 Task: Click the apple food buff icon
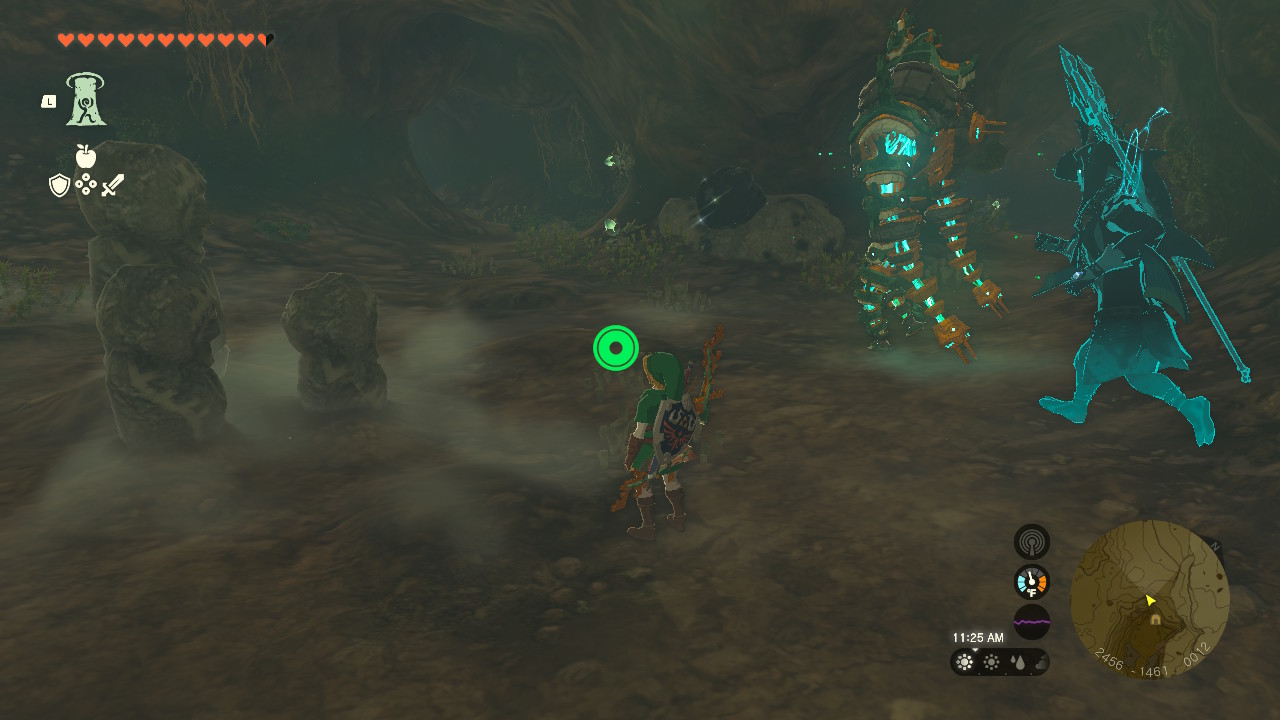(x=88, y=158)
